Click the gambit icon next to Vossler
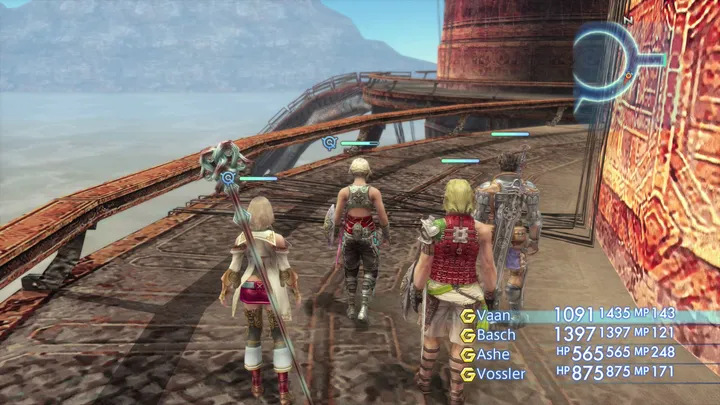The image size is (720, 405). 467,373
